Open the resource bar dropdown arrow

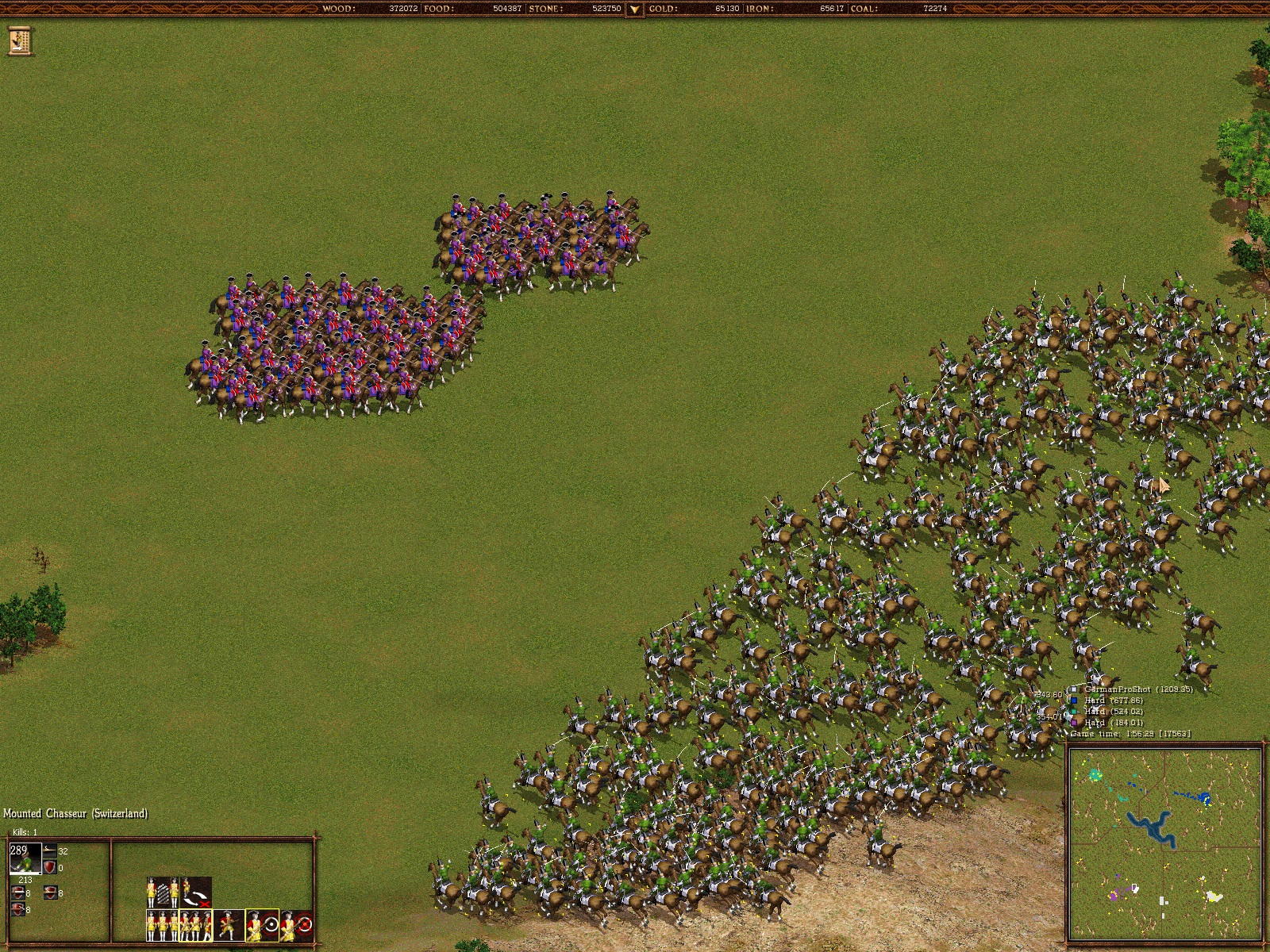(x=634, y=10)
